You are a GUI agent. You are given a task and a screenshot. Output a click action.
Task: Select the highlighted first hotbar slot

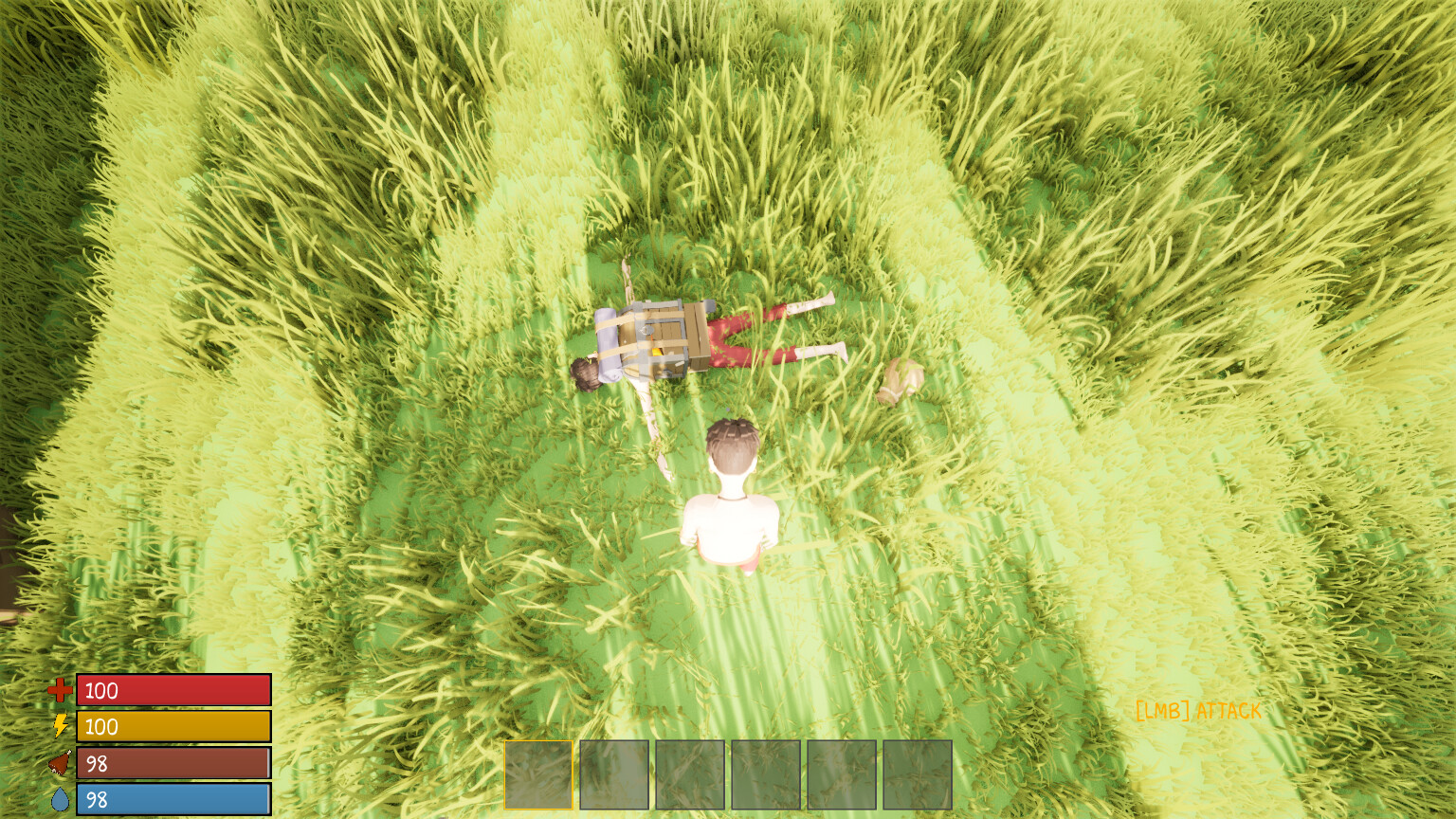[537, 773]
